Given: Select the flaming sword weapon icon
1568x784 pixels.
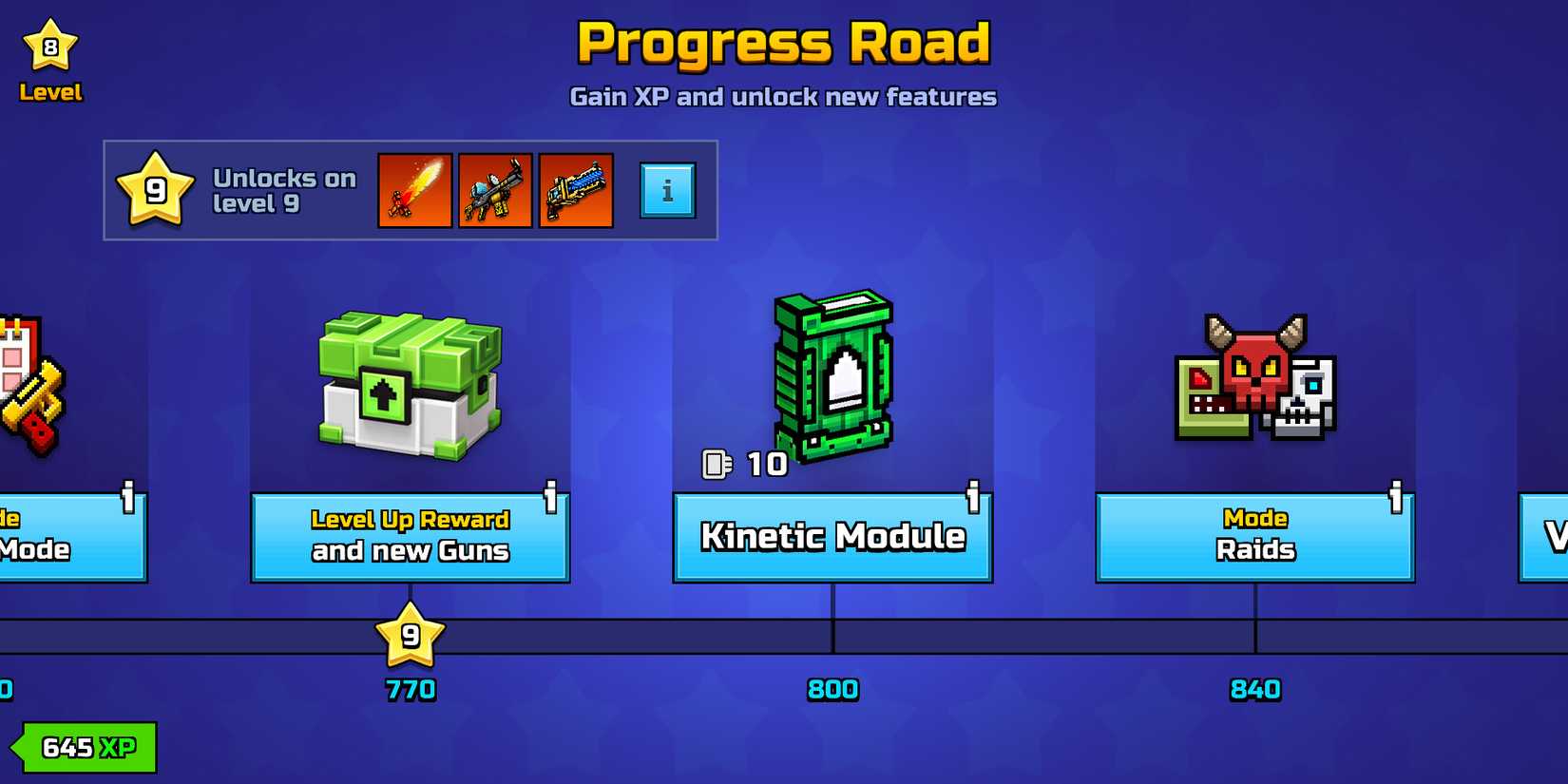Looking at the screenshot, I should (x=414, y=189).
